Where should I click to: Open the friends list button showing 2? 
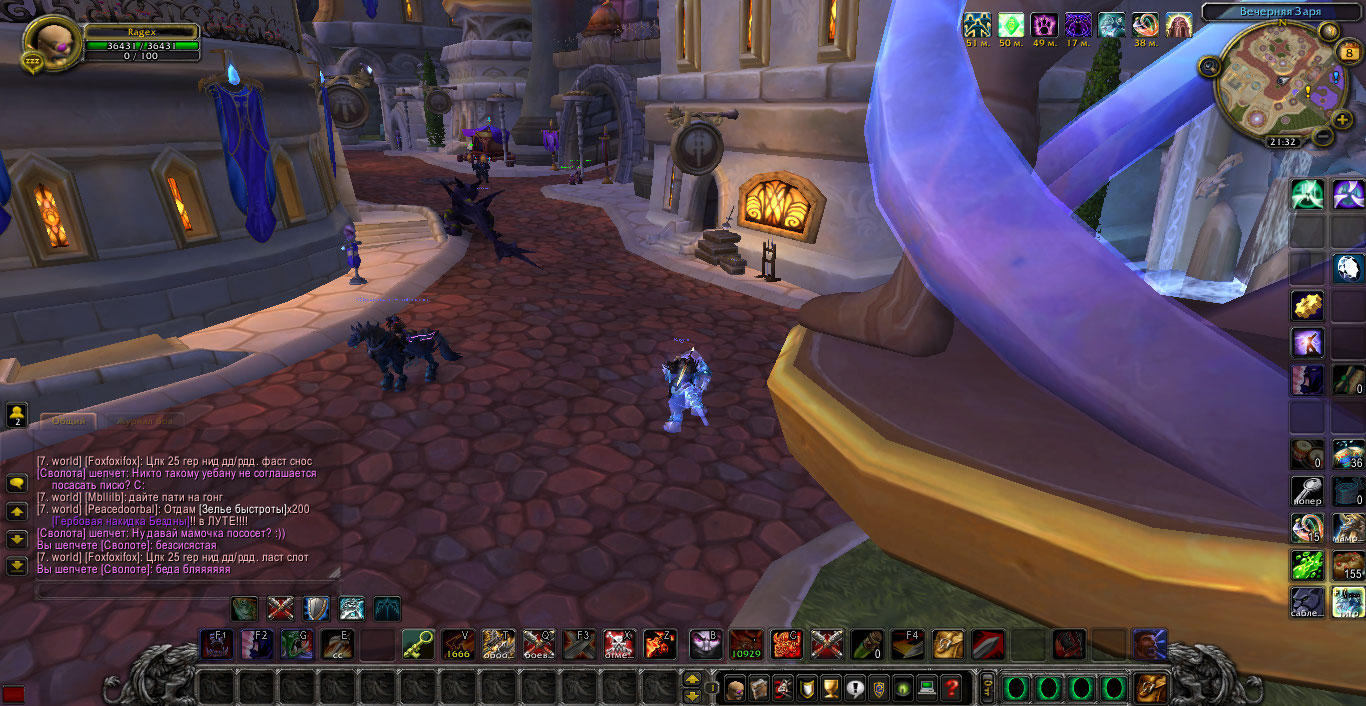click(17, 415)
